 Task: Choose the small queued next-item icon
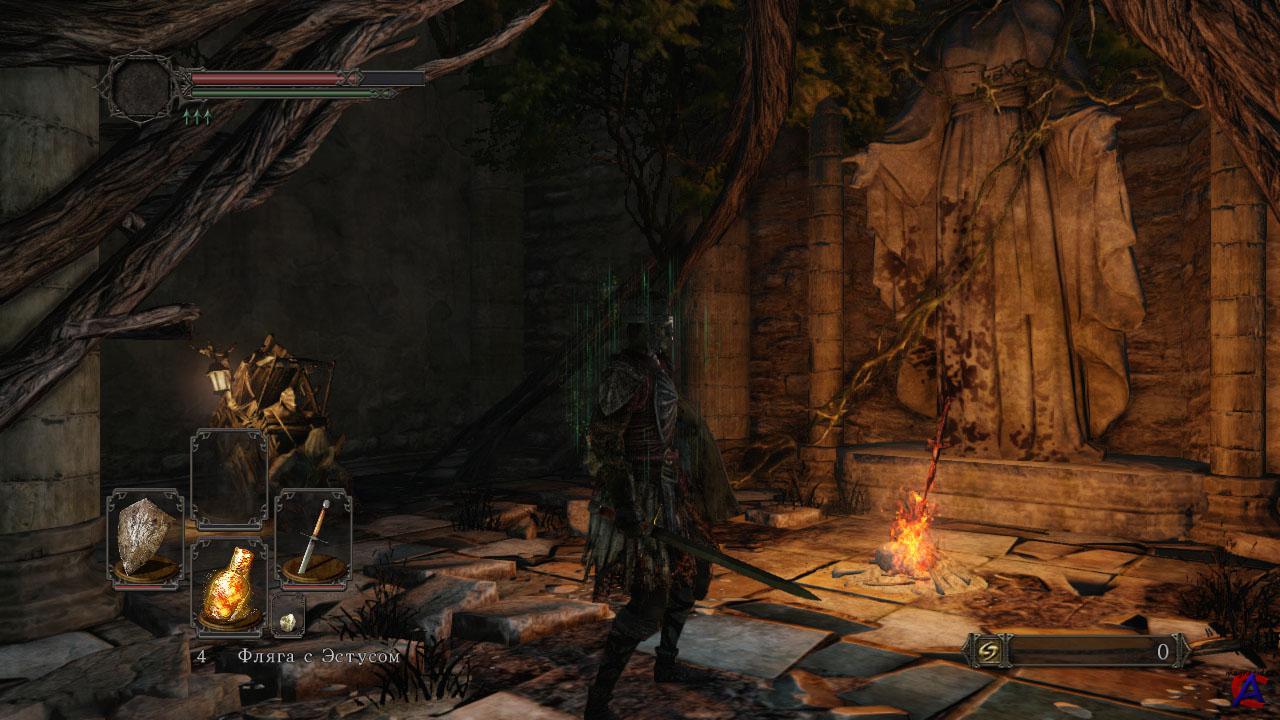(x=287, y=620)
